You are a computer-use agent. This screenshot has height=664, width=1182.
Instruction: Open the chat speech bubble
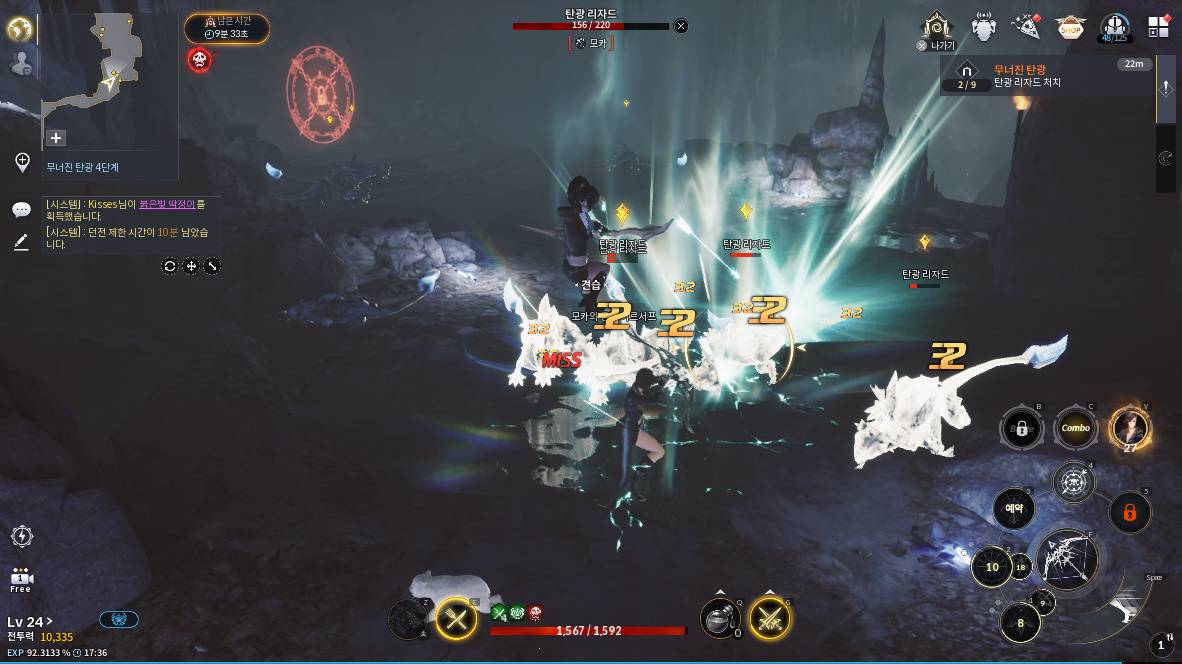tap(21, 210)
